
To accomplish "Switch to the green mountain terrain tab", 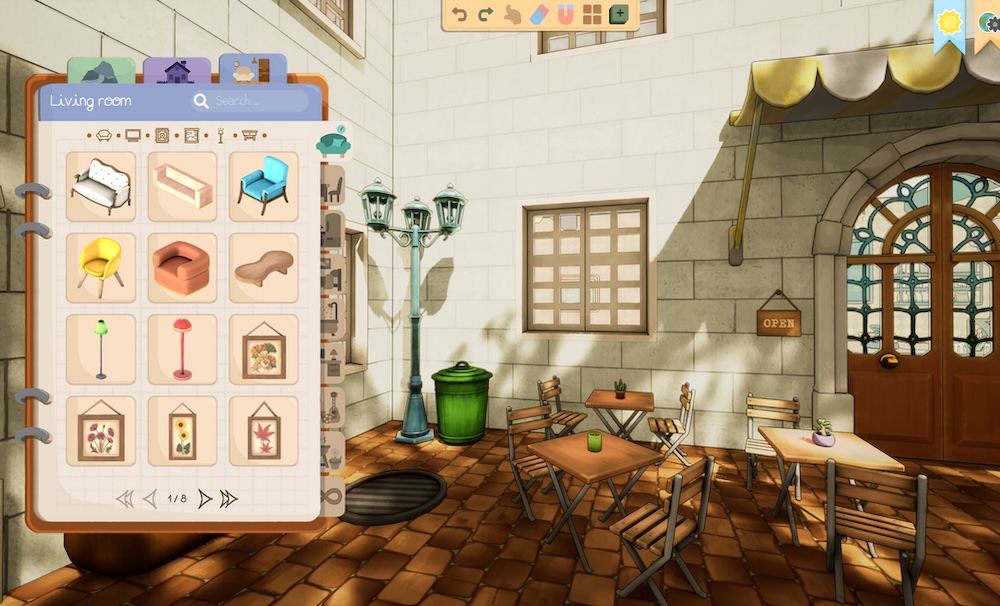I will [100, 72].
